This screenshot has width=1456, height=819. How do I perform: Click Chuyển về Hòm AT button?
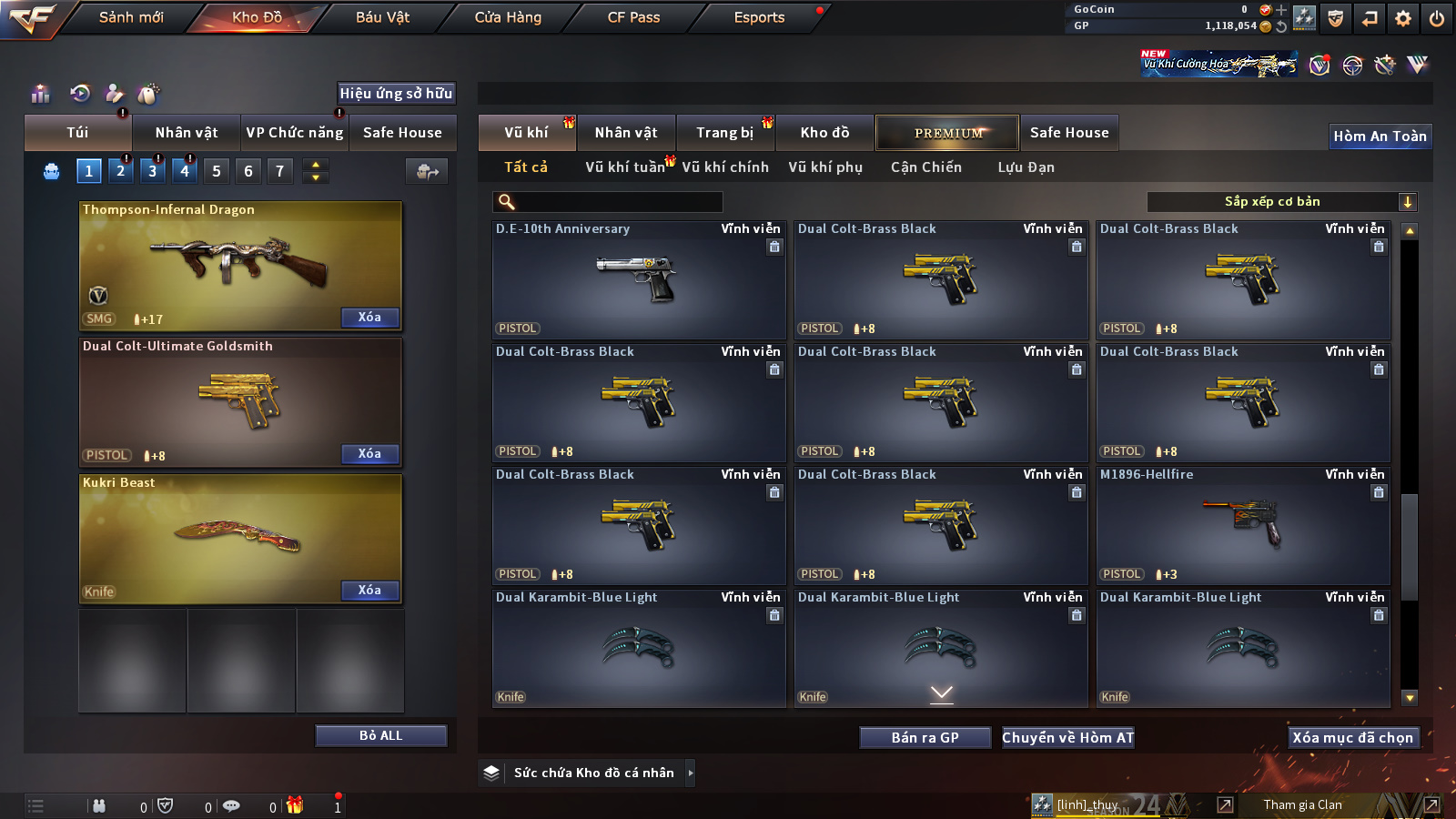(x=1067, y=738)
